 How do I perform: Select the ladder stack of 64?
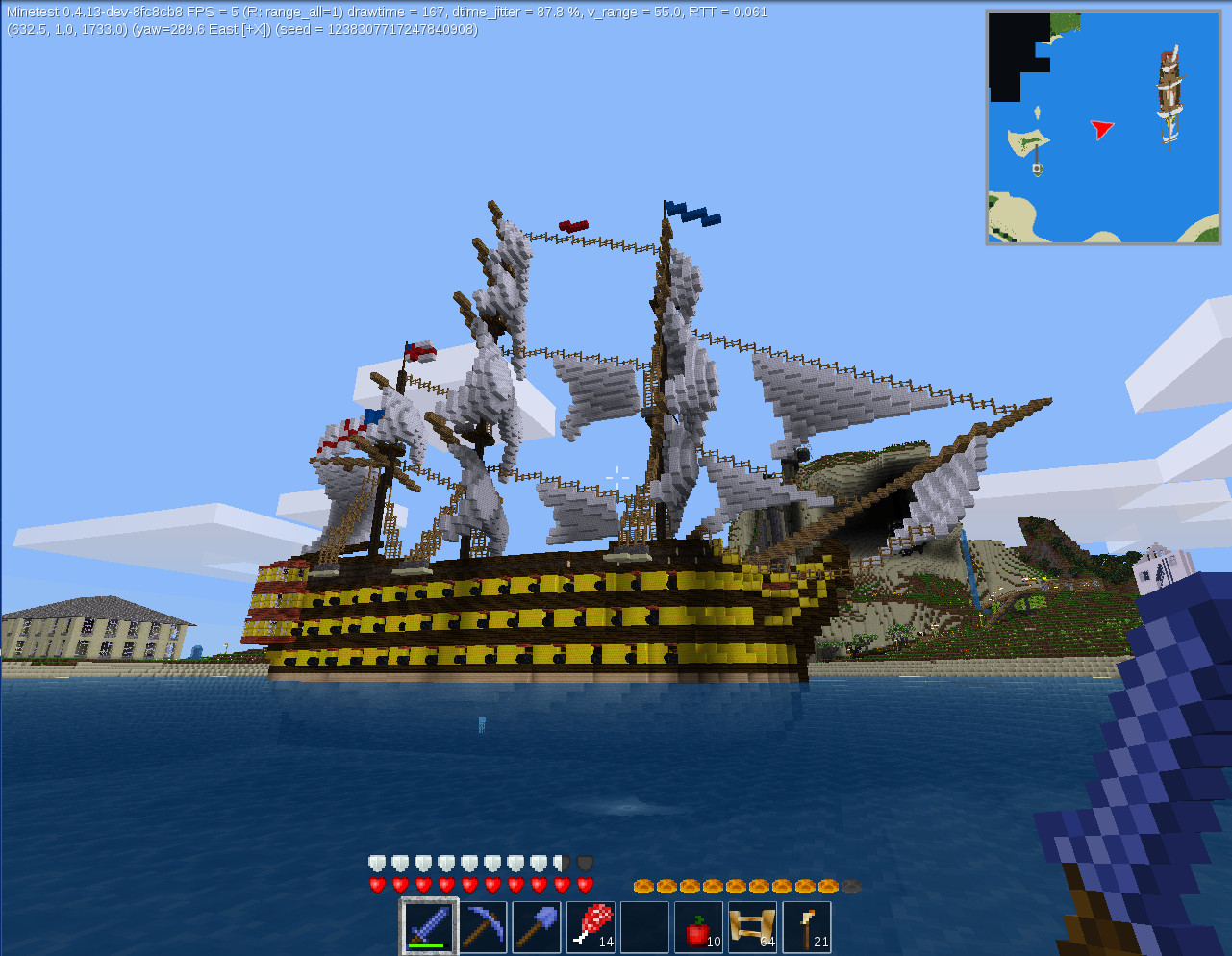[751, 925]
